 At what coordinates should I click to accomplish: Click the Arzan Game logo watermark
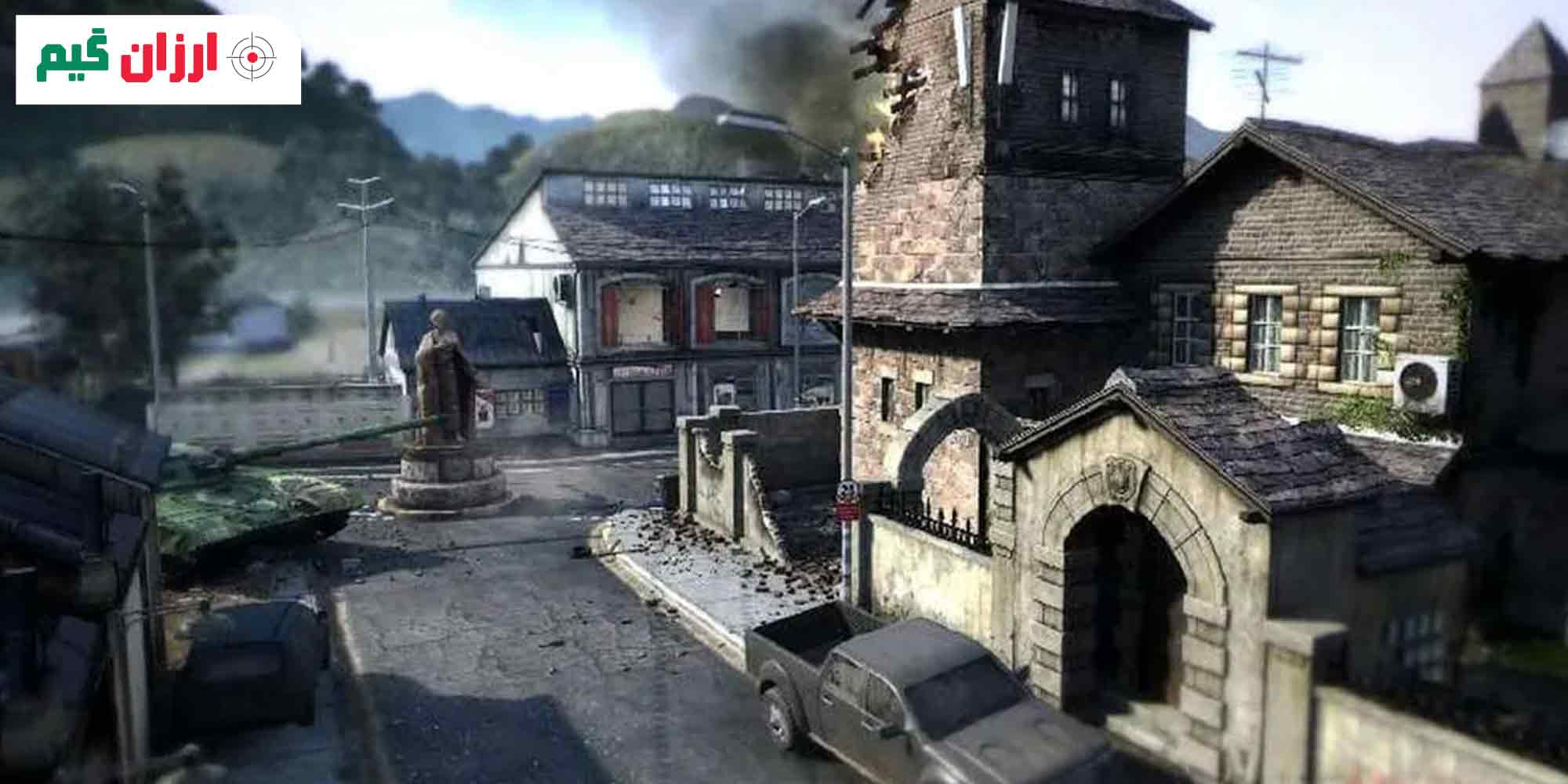point(158,60)
